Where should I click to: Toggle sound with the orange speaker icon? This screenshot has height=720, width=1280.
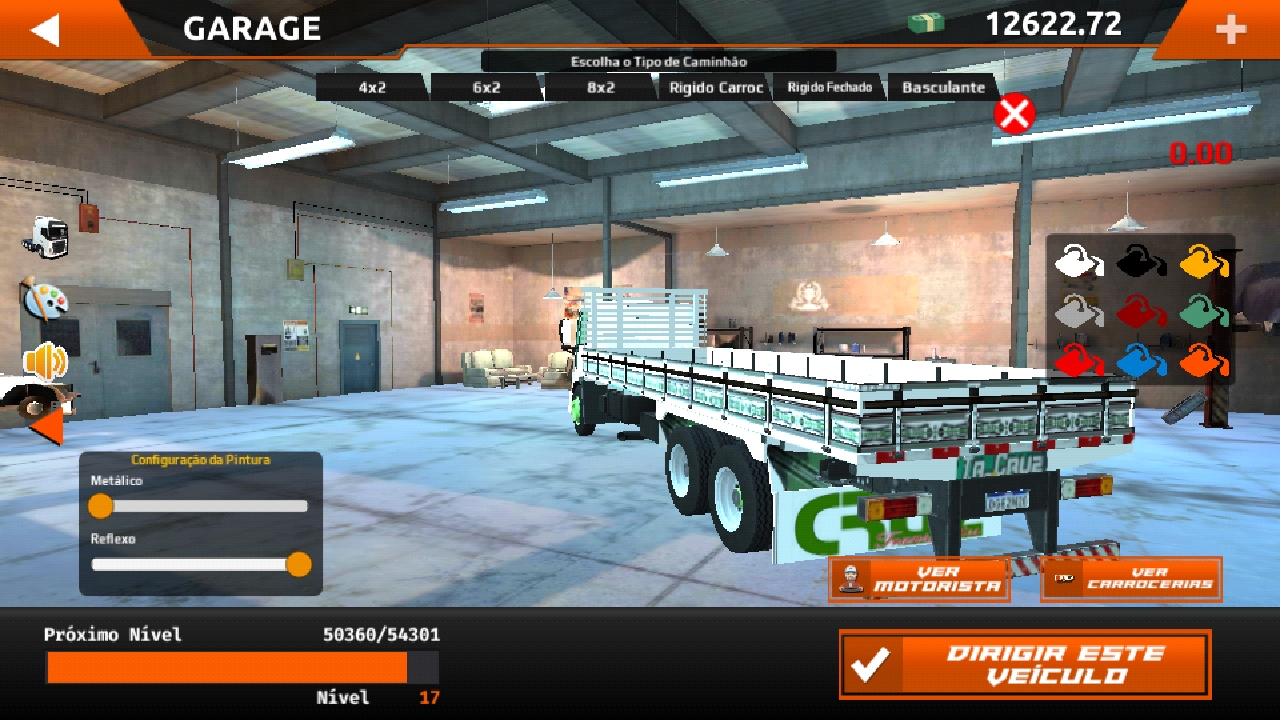(x=45, y=360)
